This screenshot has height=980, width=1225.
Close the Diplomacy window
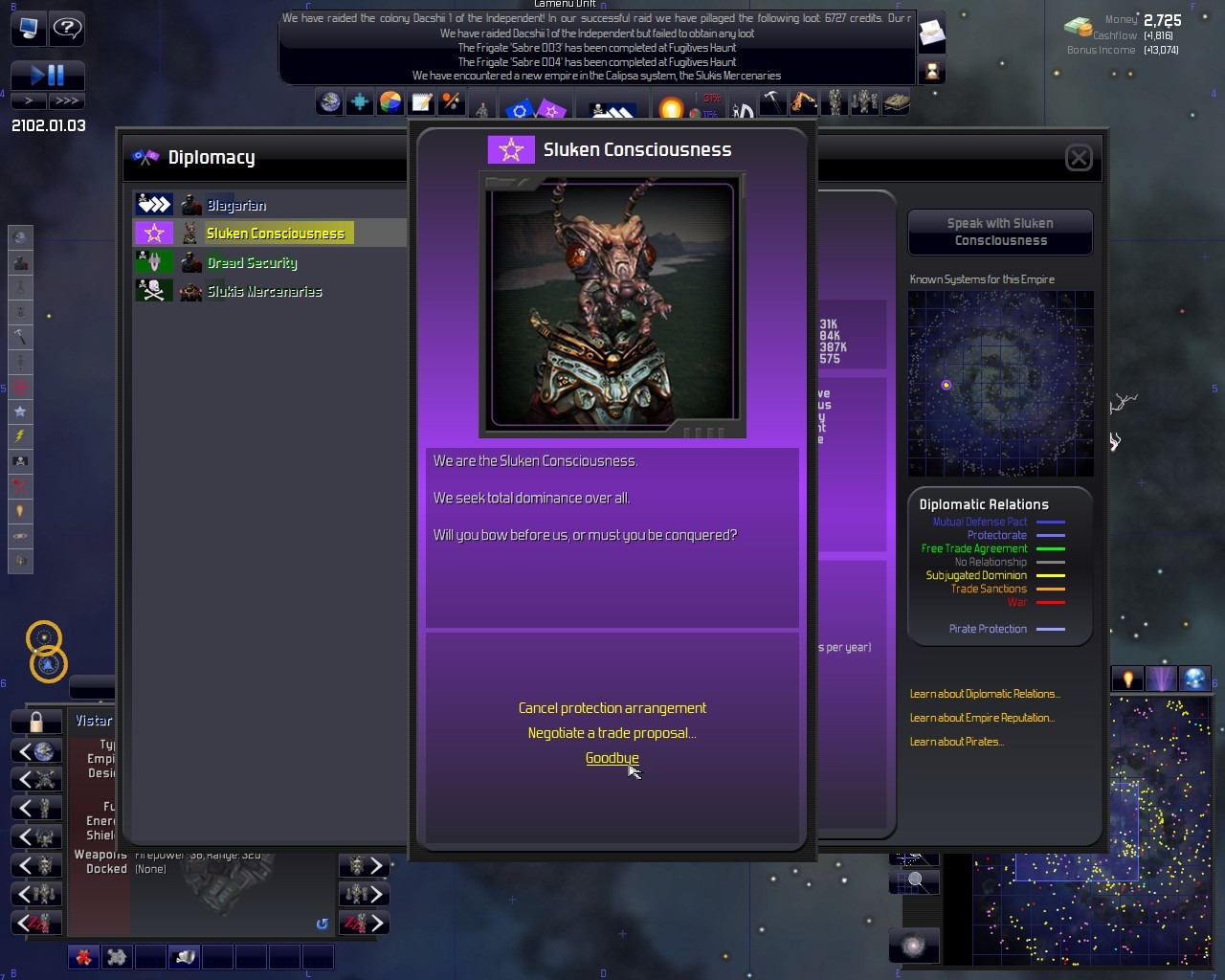1079,158
